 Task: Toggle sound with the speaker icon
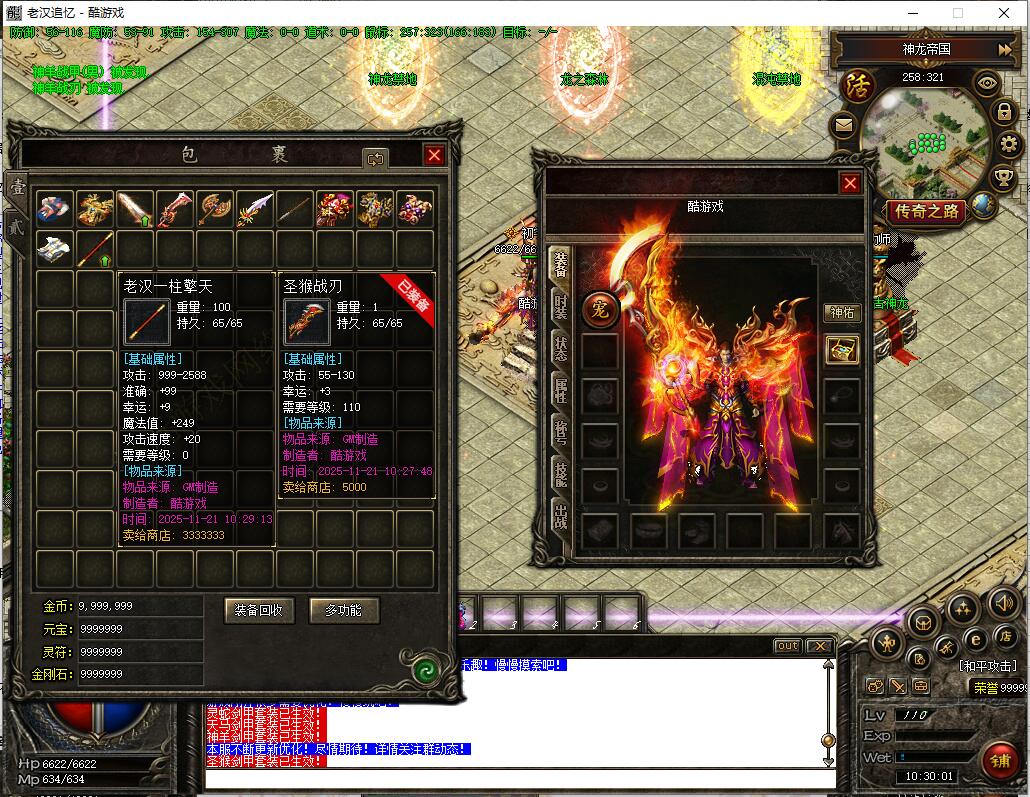coord(1003,603)
